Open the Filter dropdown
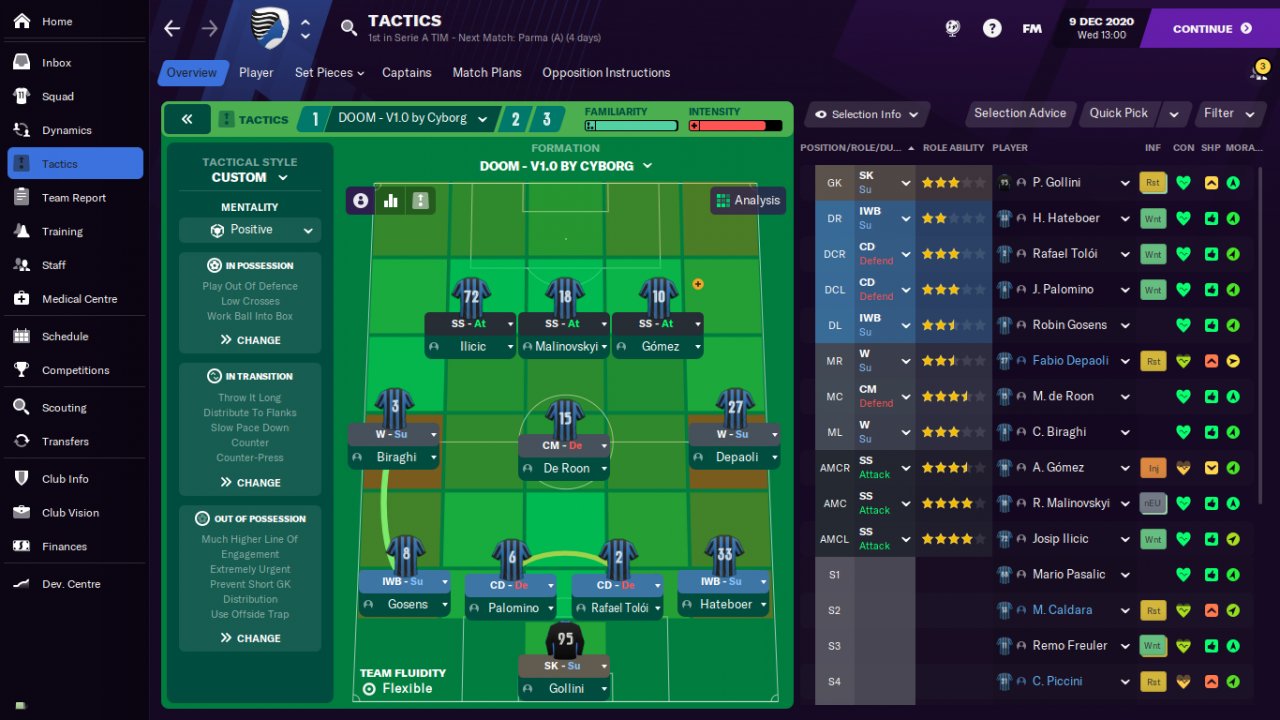The height and width of the screenshot is (720, 1280). (x=1228, y=113)
